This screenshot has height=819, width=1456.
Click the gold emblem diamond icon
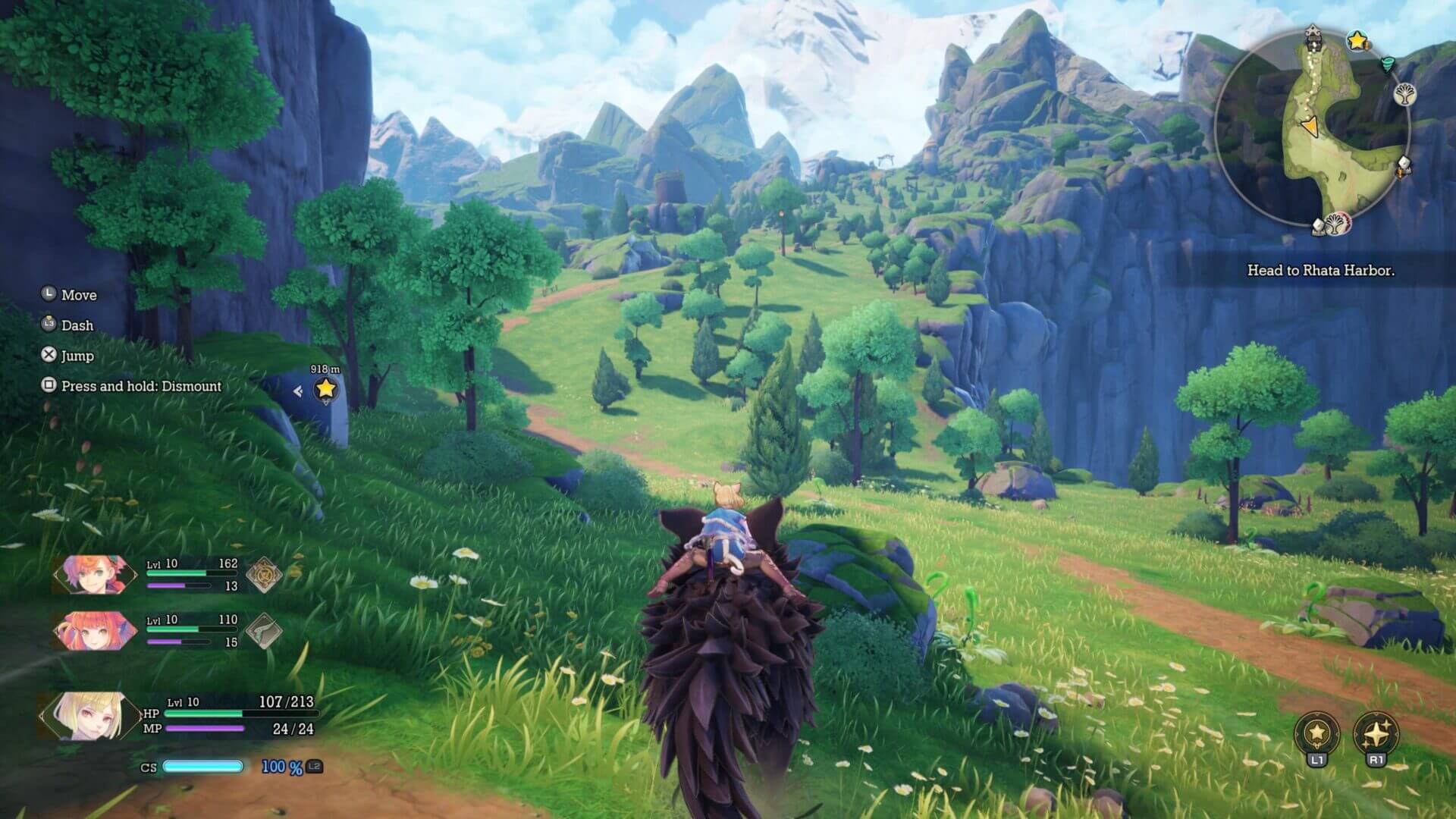click(x=265, y=574)
